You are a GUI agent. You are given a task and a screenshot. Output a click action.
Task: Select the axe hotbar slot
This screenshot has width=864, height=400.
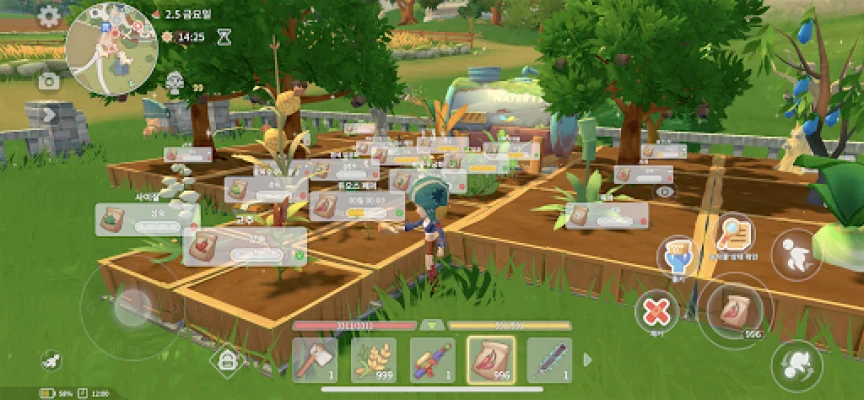point(315,360)
